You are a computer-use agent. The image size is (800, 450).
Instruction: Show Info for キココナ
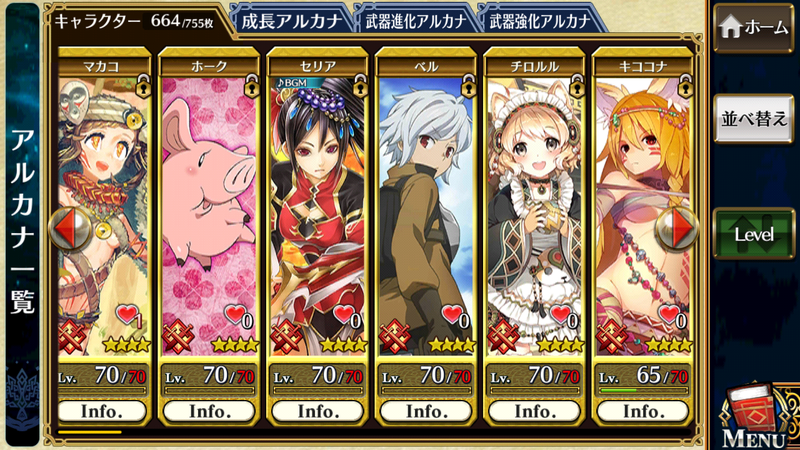(x=641, y=411)
